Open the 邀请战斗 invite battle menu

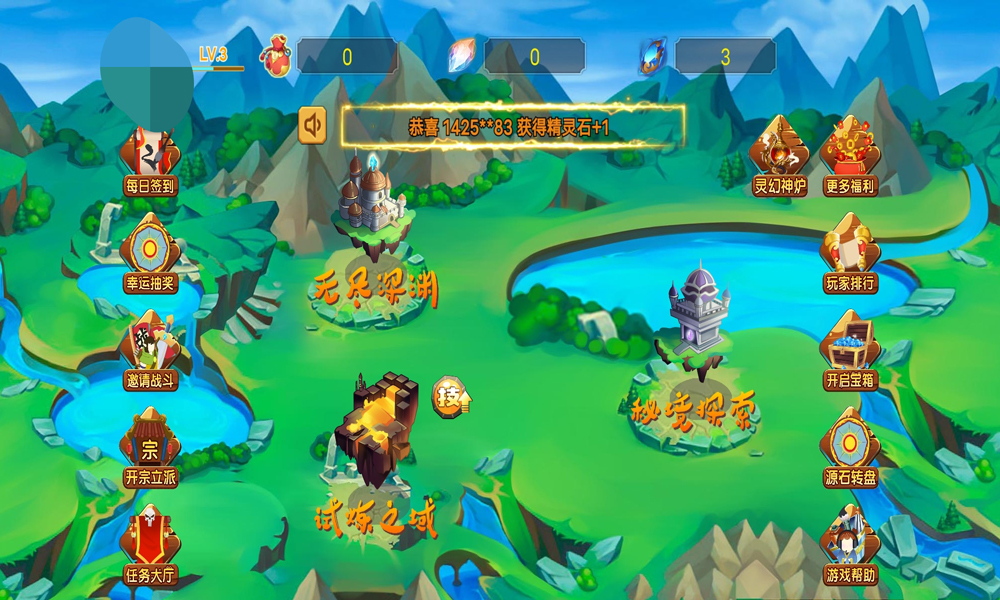pos(151,352)
